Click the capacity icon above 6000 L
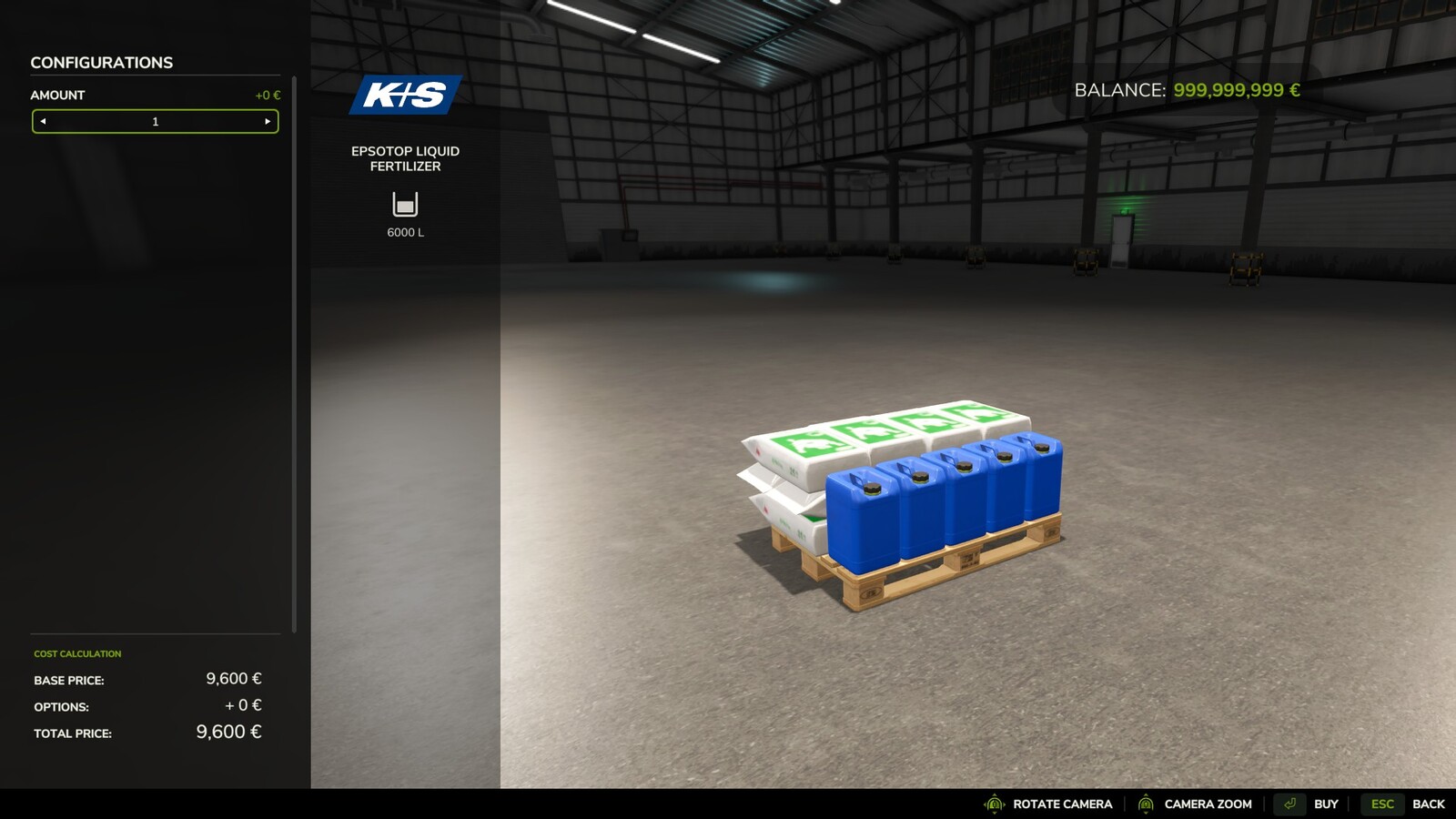The height and width of the screenshot is (819, 1456). [x=406, y=202]
